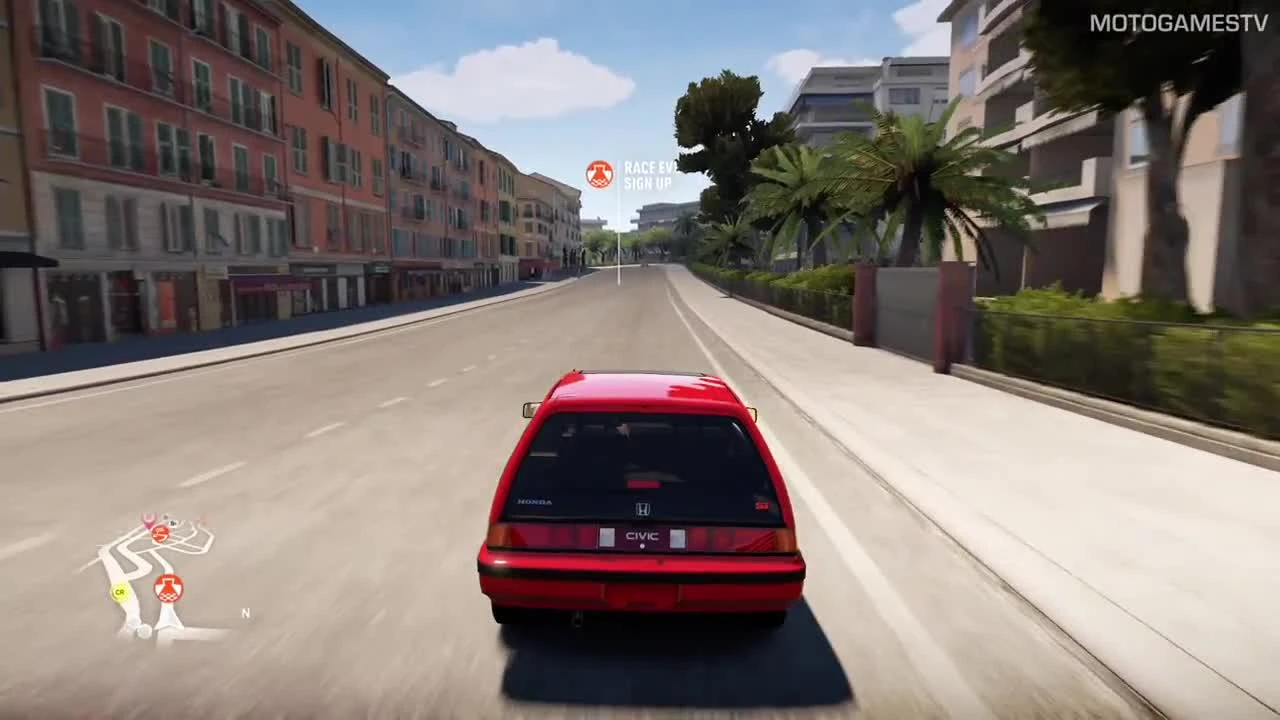Click the Race Event Sign Up flag icon

601,172
